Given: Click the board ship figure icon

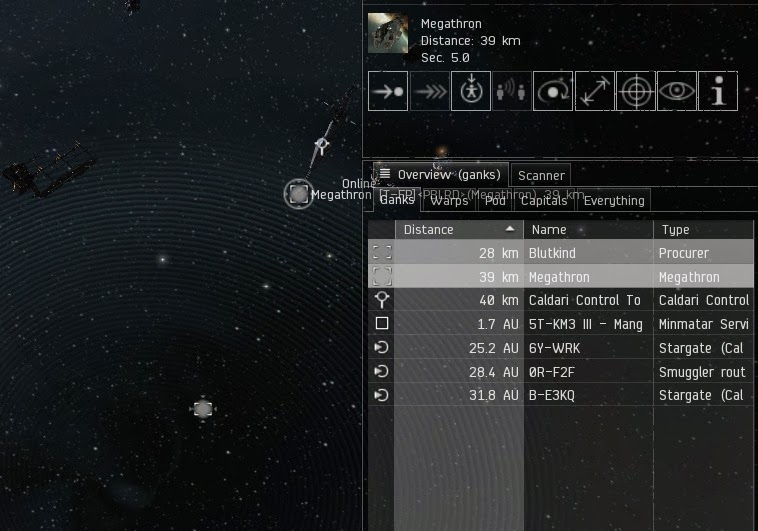Looking at the screenshot, I should (x=471, y=91).
